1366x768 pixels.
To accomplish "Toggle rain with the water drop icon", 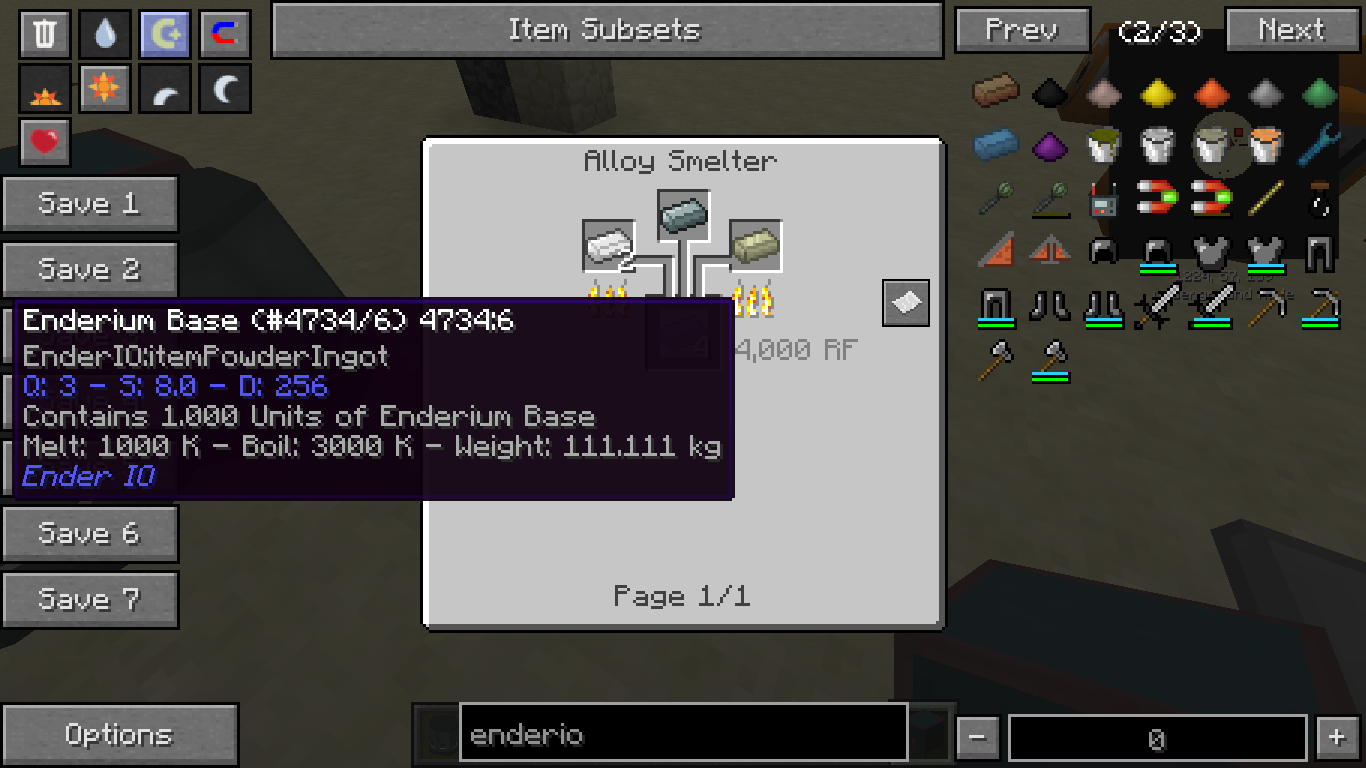I will pyautogui.click(x=105, y=35).
